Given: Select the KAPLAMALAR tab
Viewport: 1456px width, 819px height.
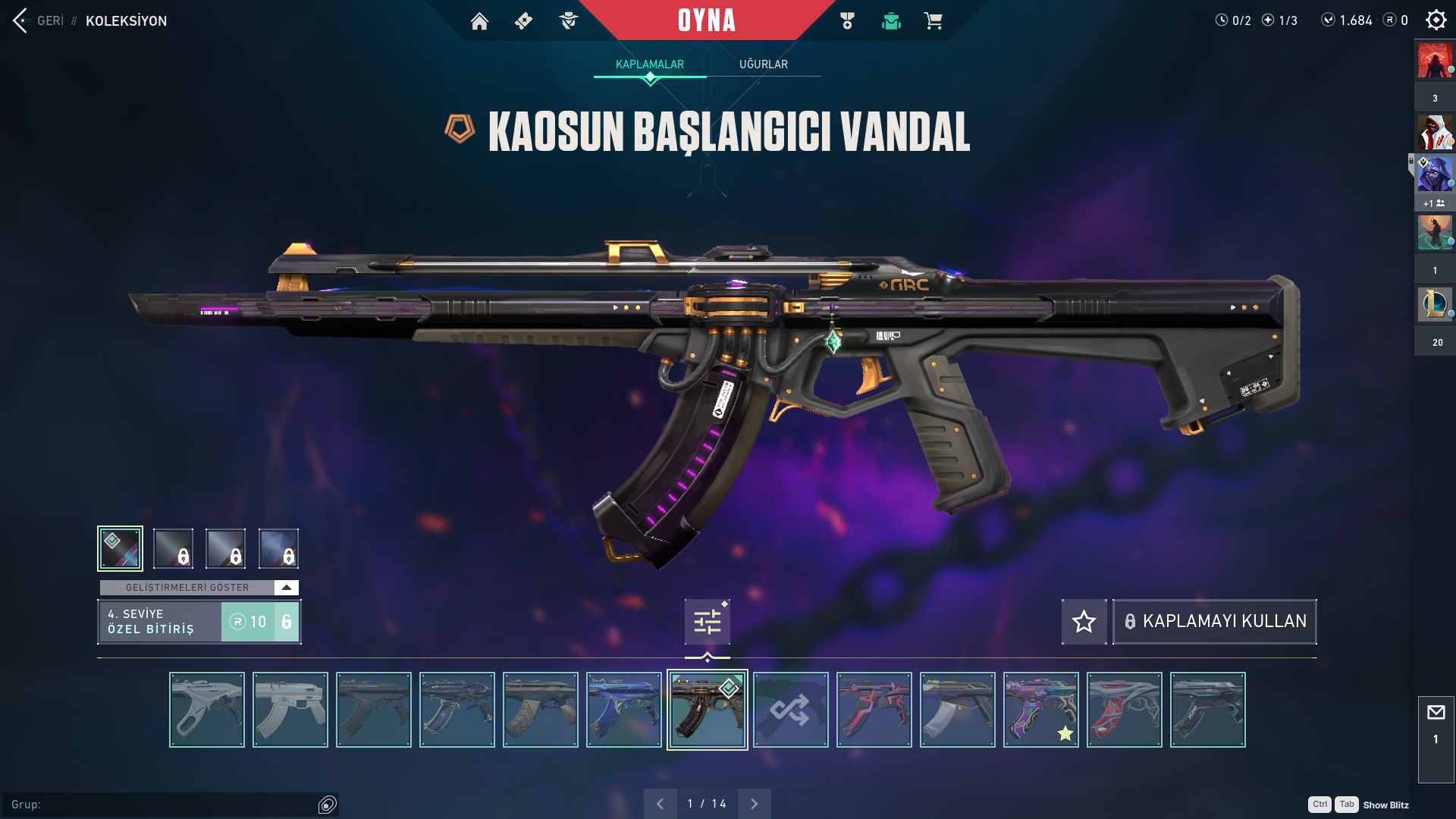Looking at the screenshot, I should click(650, 64).
